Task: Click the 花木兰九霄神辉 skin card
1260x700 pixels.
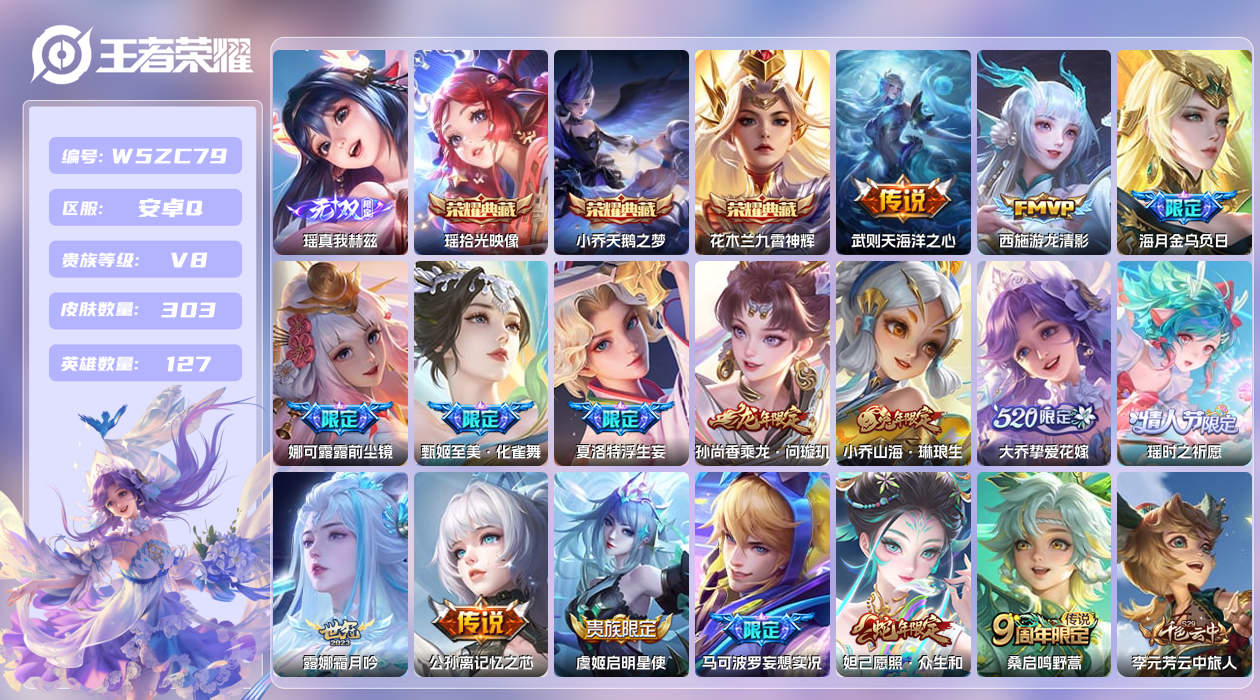Action: [762, 152]
